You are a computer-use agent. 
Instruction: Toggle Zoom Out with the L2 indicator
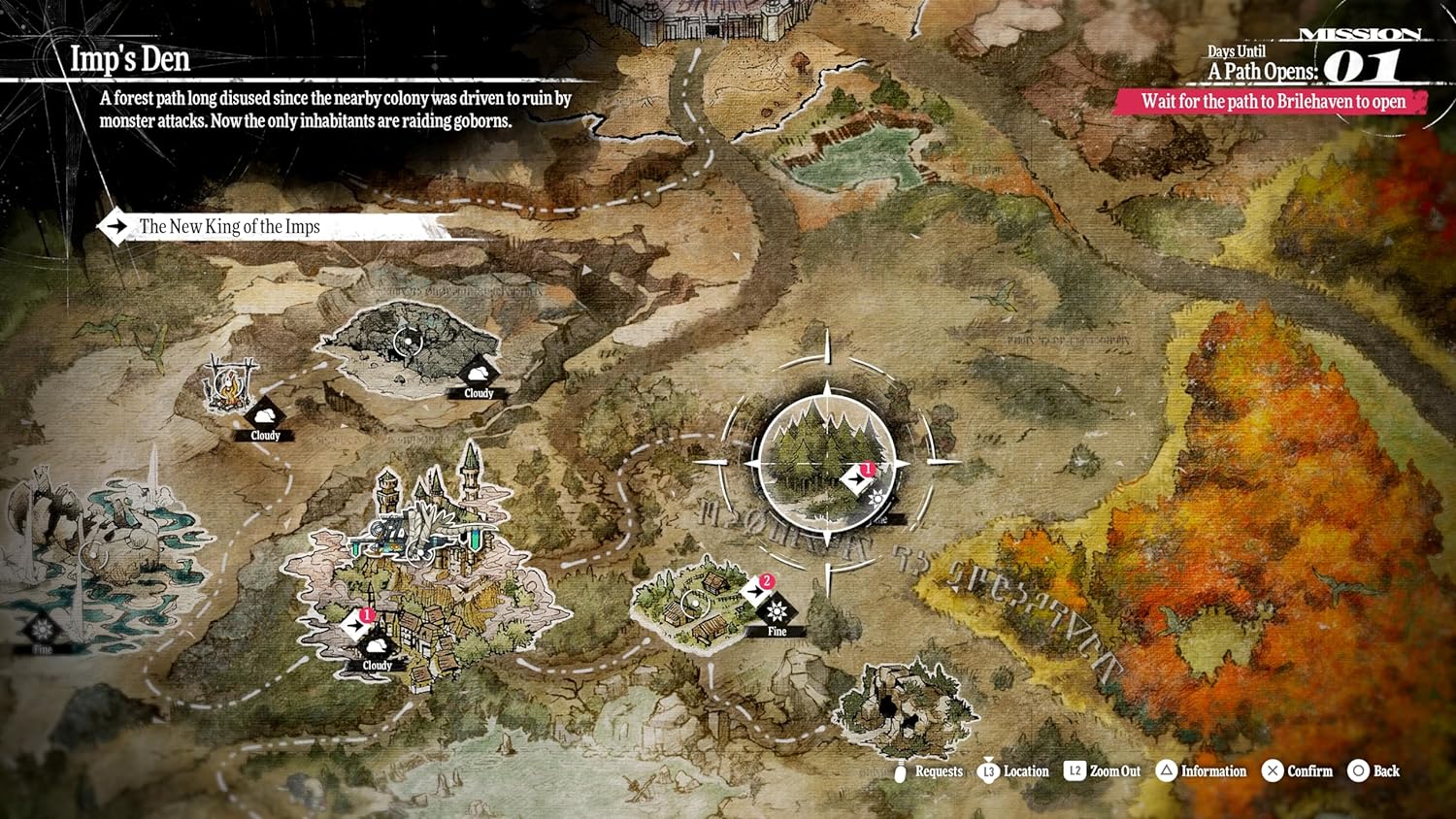[x=1074, y=771]
